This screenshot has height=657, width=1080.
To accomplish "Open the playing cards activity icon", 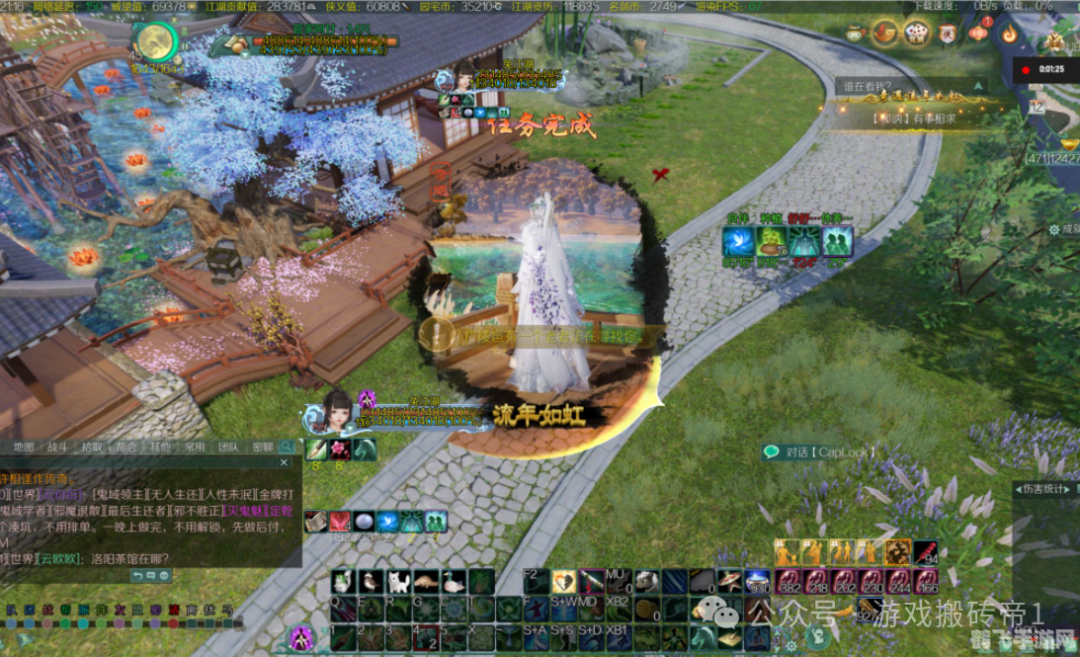I will [915, 33].
